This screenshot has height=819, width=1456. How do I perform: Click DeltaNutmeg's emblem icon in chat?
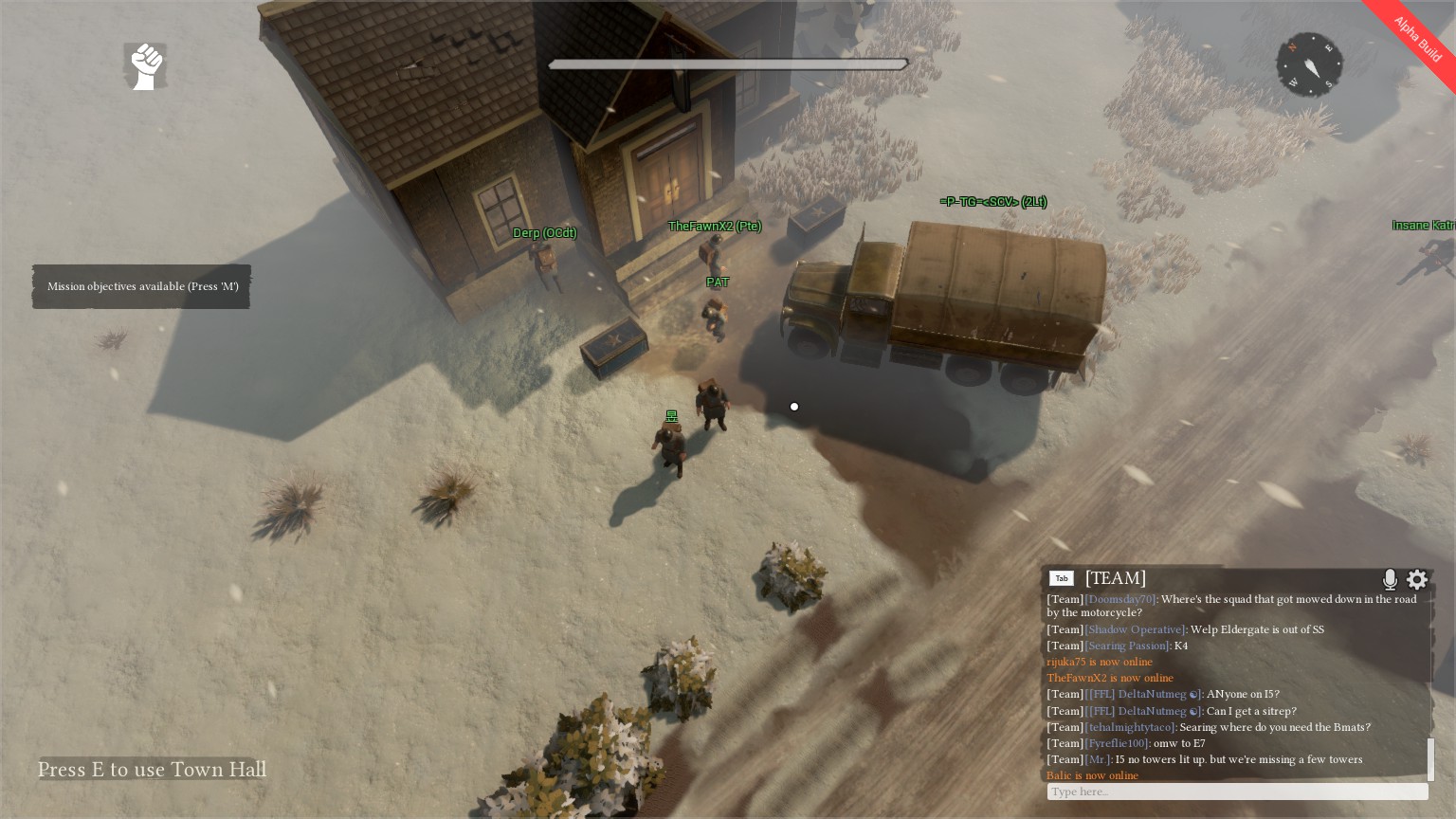[x=1193, y=694]
